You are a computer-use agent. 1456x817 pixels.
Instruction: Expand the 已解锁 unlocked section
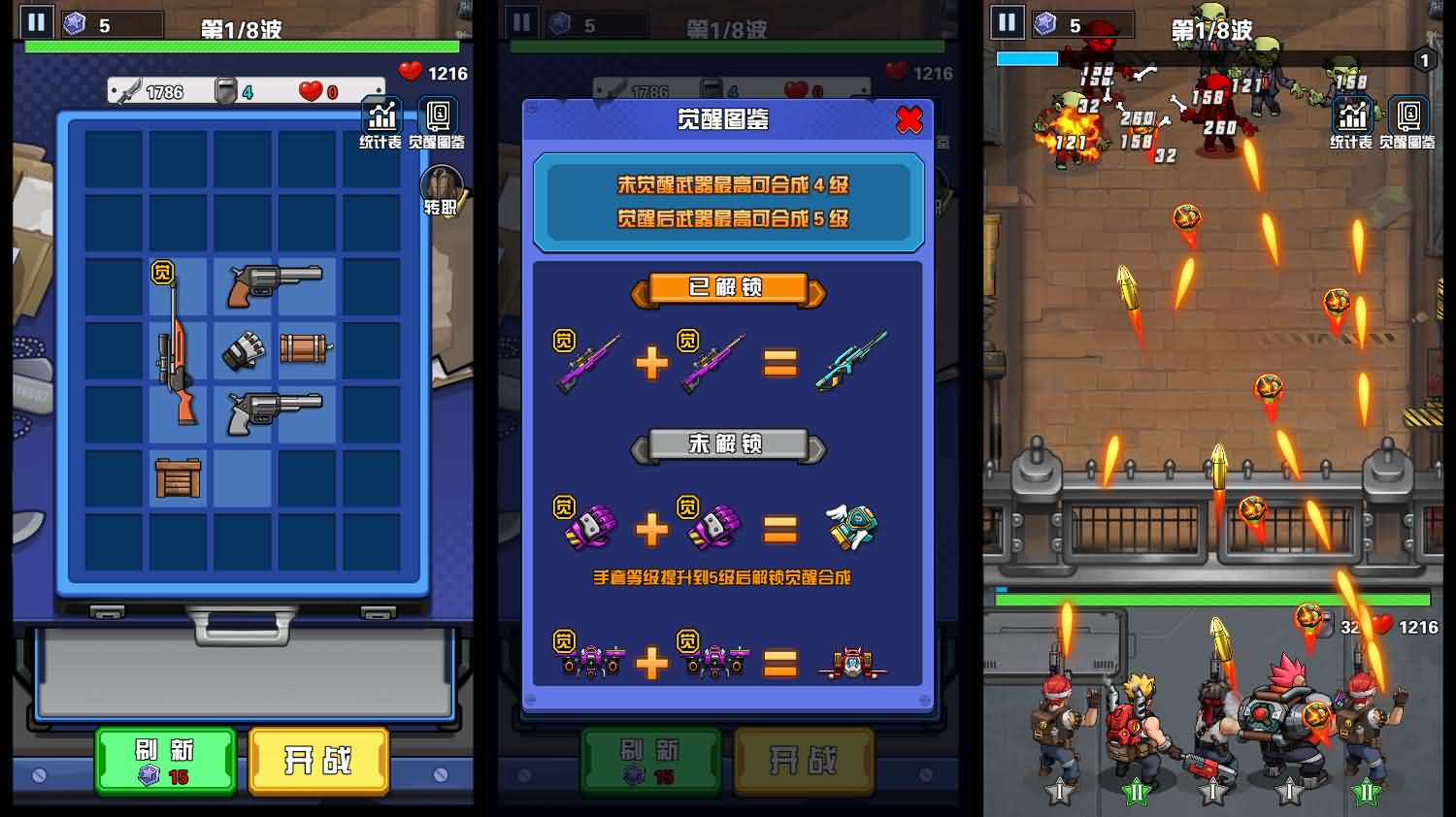728,289
